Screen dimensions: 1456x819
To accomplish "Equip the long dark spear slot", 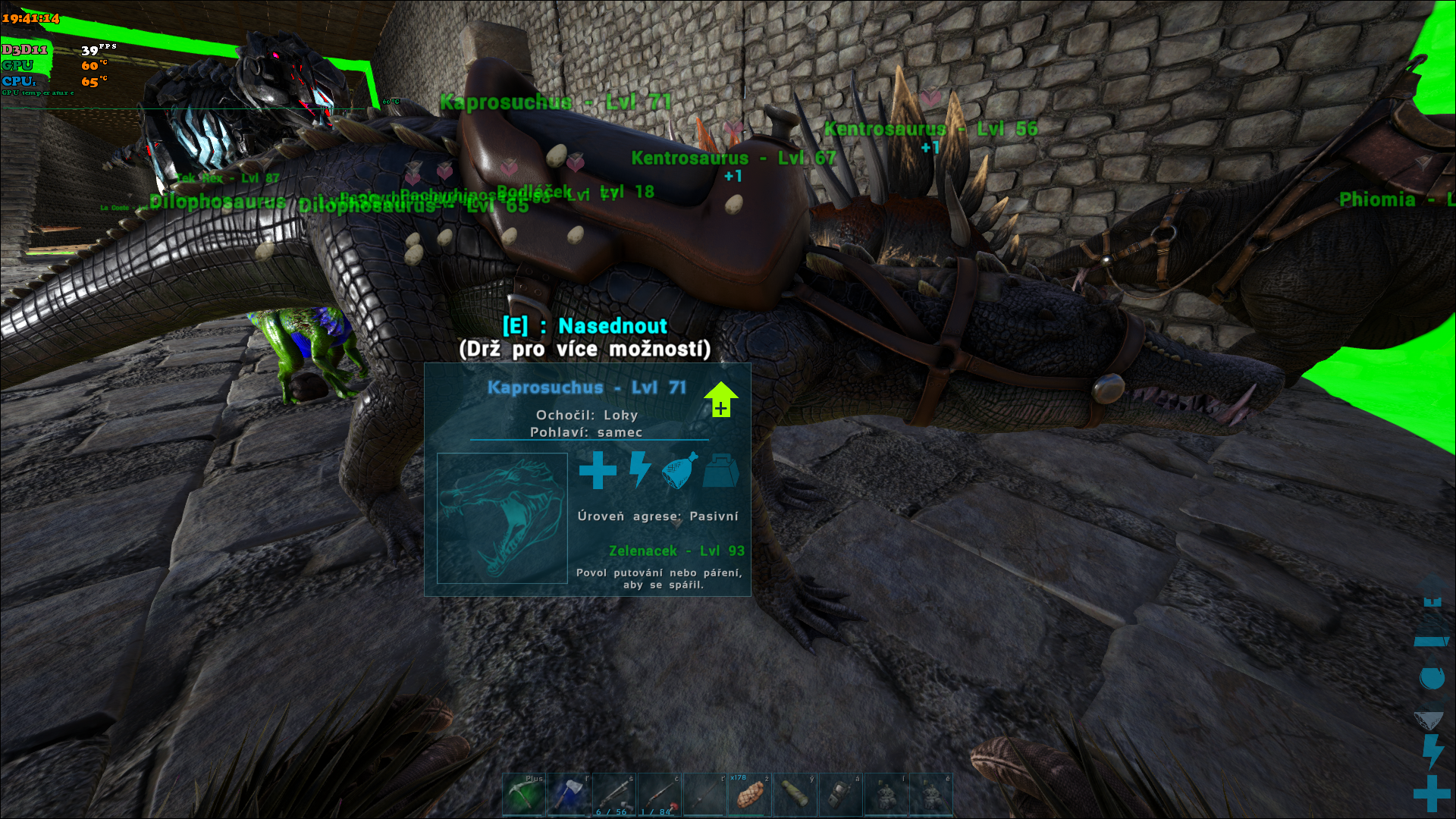I will [704, 795].
